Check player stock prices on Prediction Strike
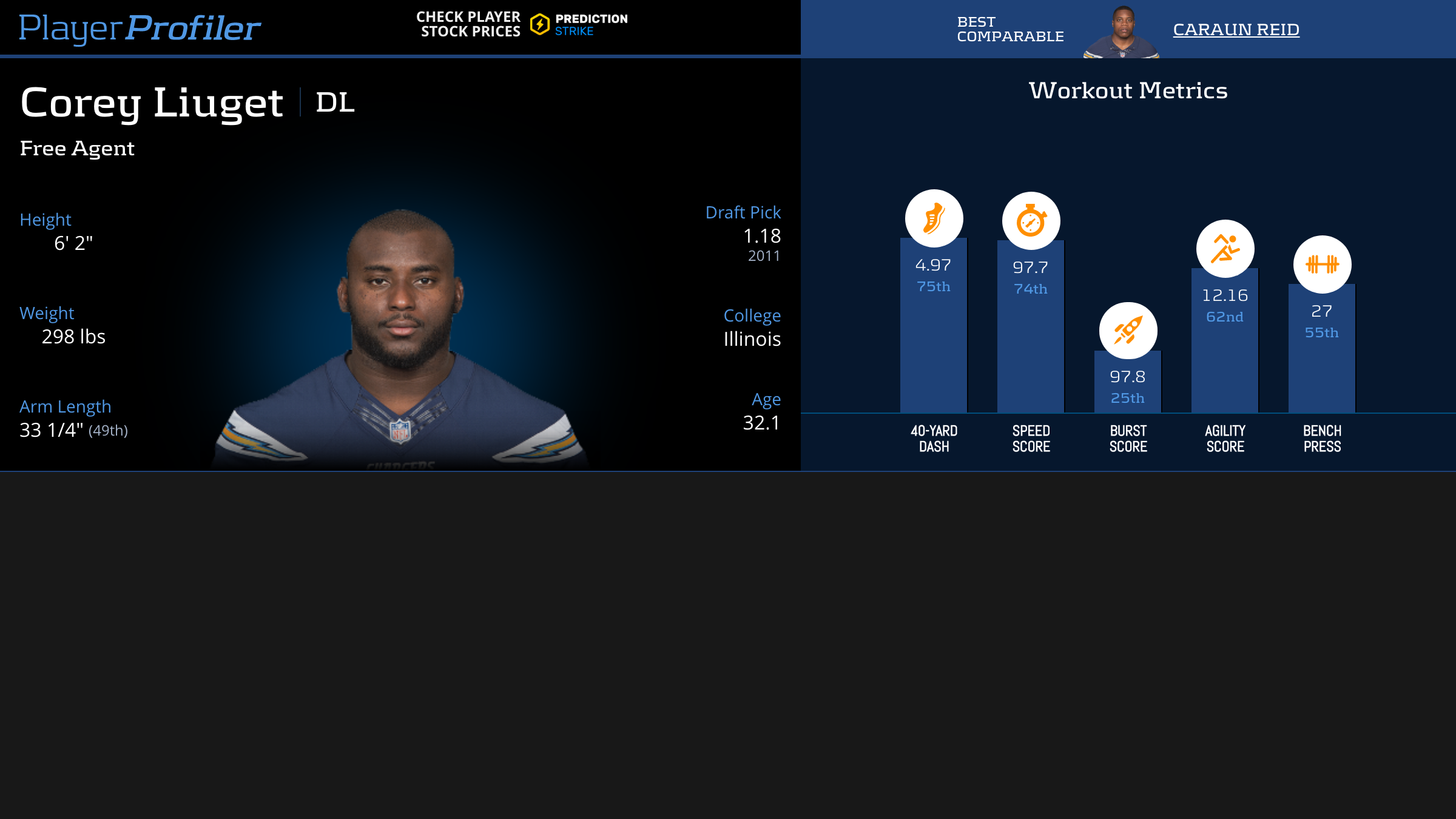 point(522,24)
